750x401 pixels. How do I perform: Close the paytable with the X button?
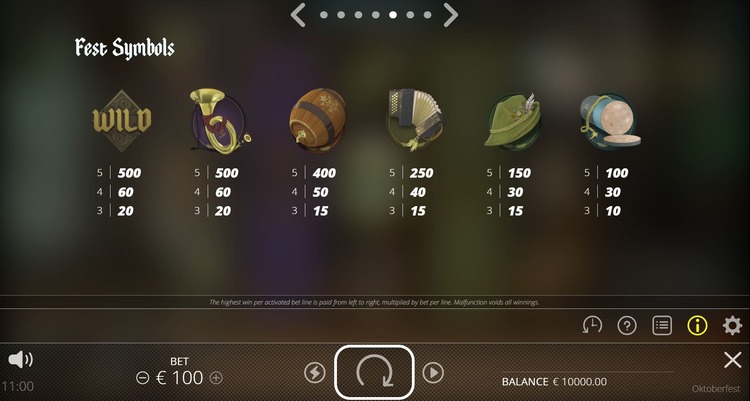coord(732,360)
